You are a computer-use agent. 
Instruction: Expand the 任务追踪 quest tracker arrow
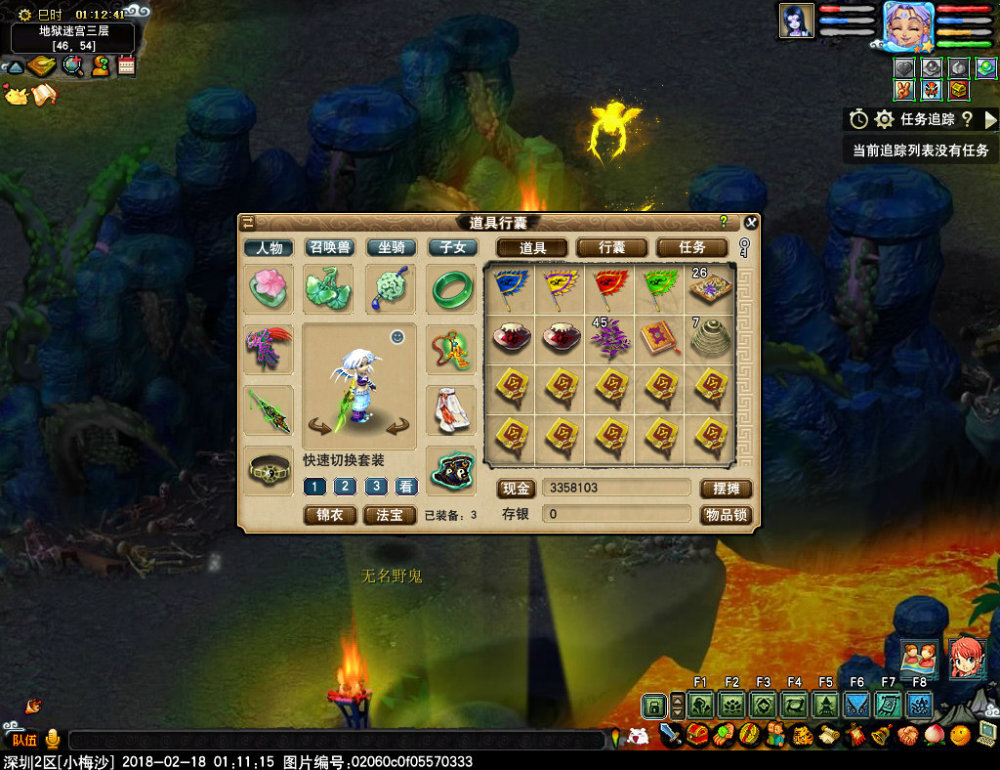(990, 120)
